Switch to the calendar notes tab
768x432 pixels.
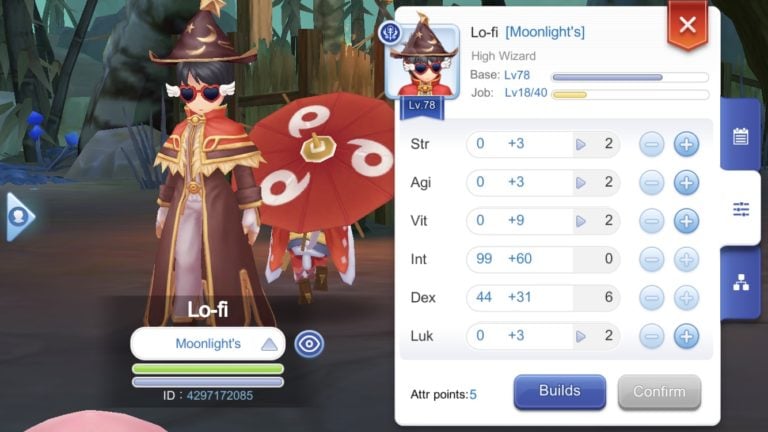(x=741, y=137)
